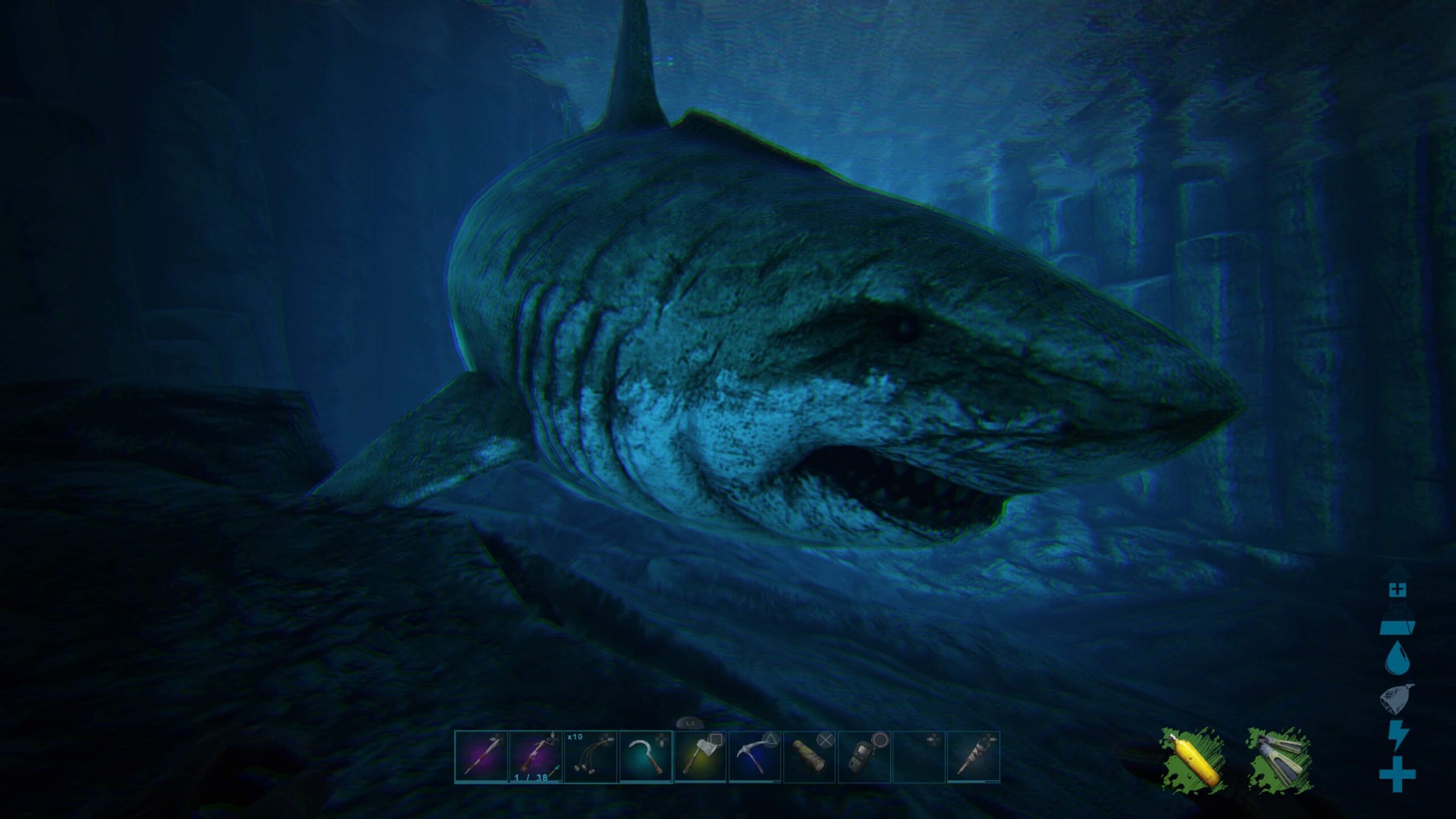Click the scuba flippers buff icon

pos(1280,759)
